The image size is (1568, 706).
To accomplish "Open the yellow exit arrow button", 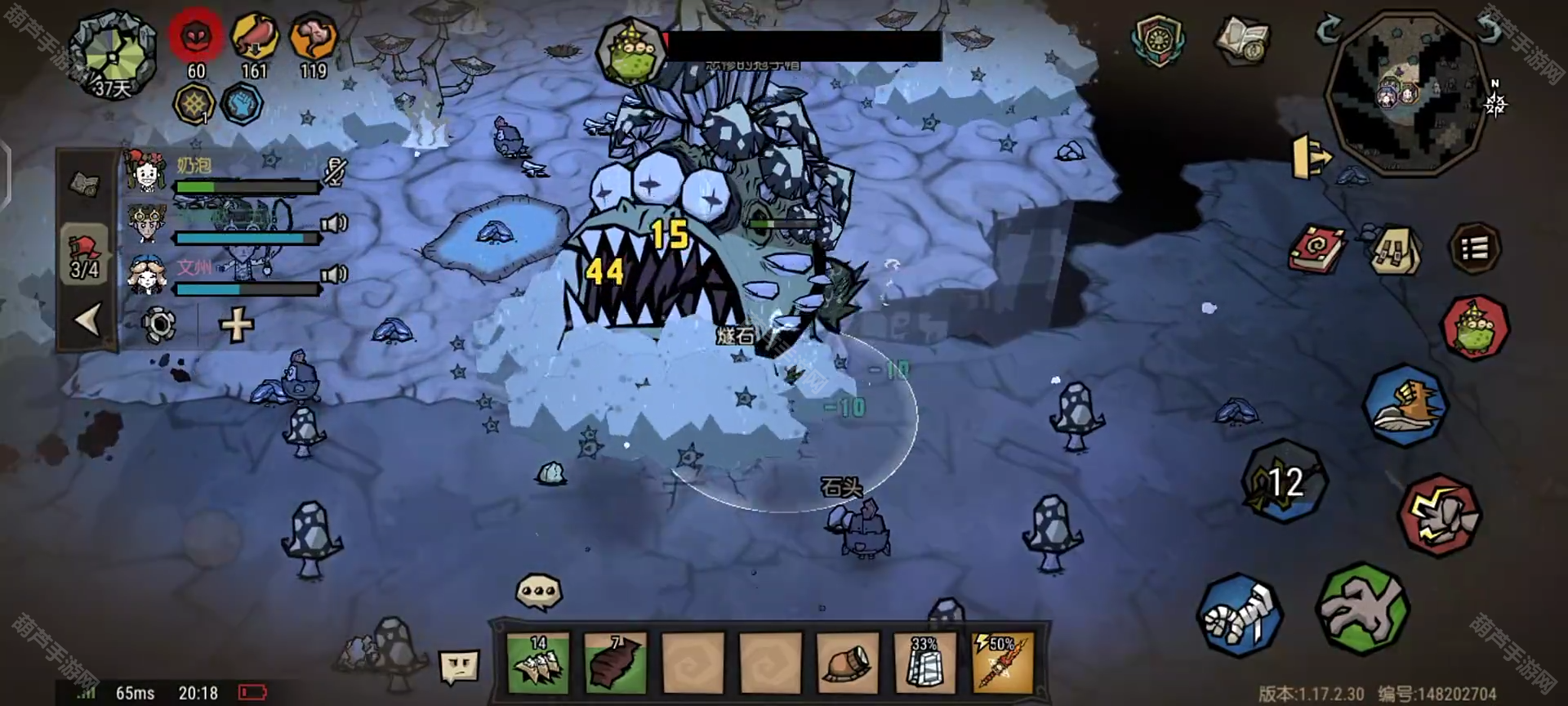I will pyautogui.click(x=1311, y=156).
